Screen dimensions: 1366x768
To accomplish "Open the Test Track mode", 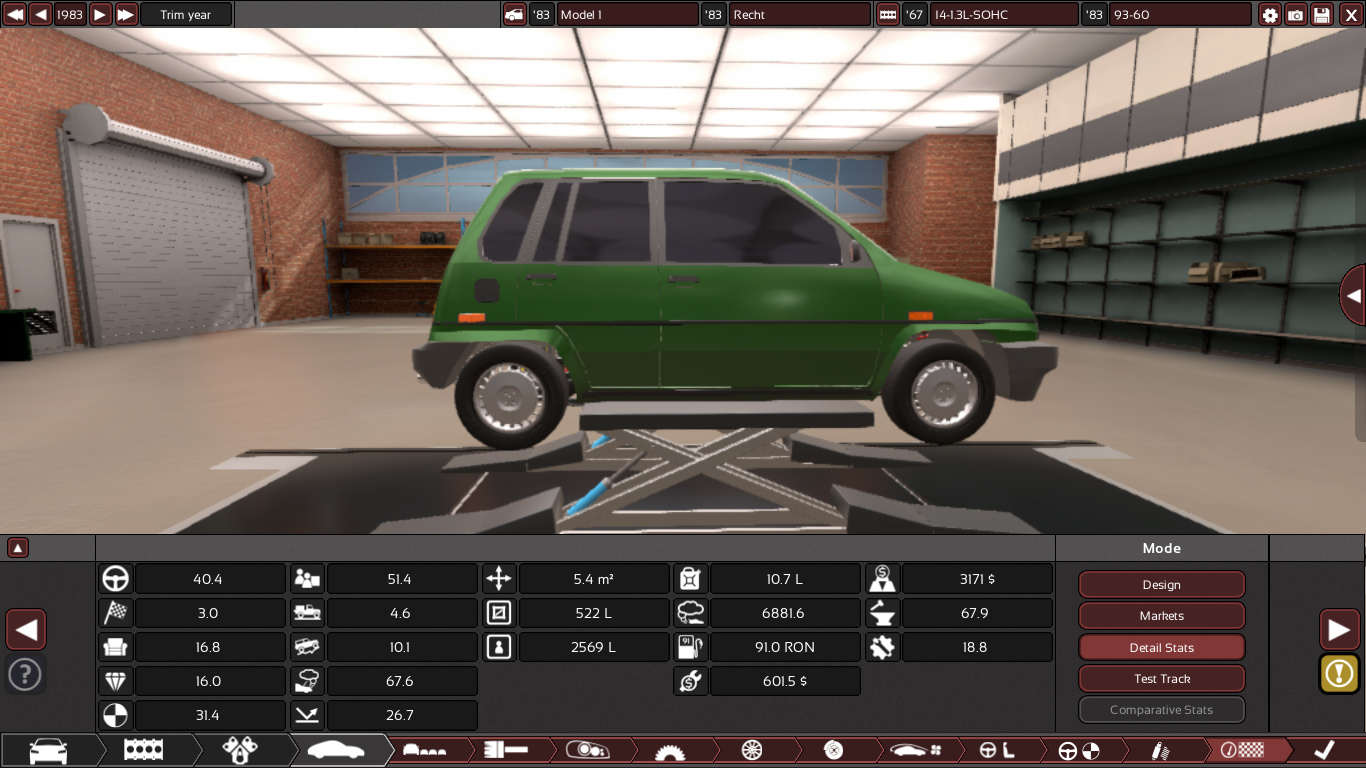I will [1161, 679].
